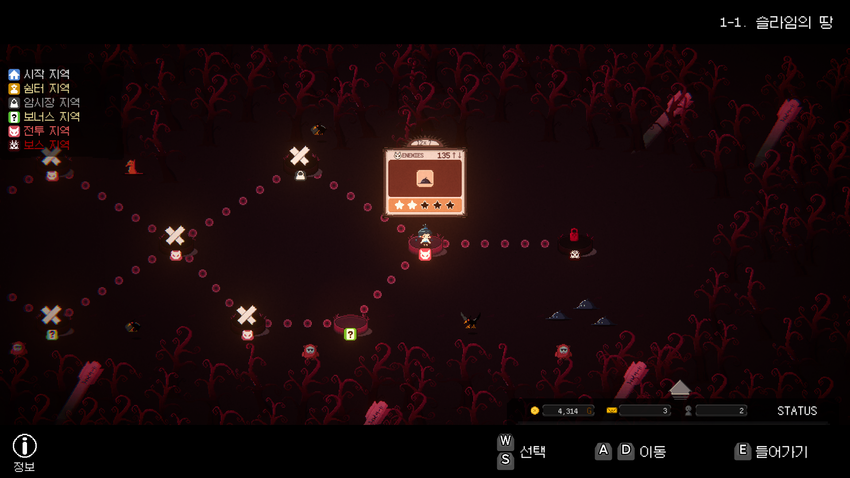The image size is (850, 478).
Task: Click the up arrow above the status bar
Action: point(680,387)
